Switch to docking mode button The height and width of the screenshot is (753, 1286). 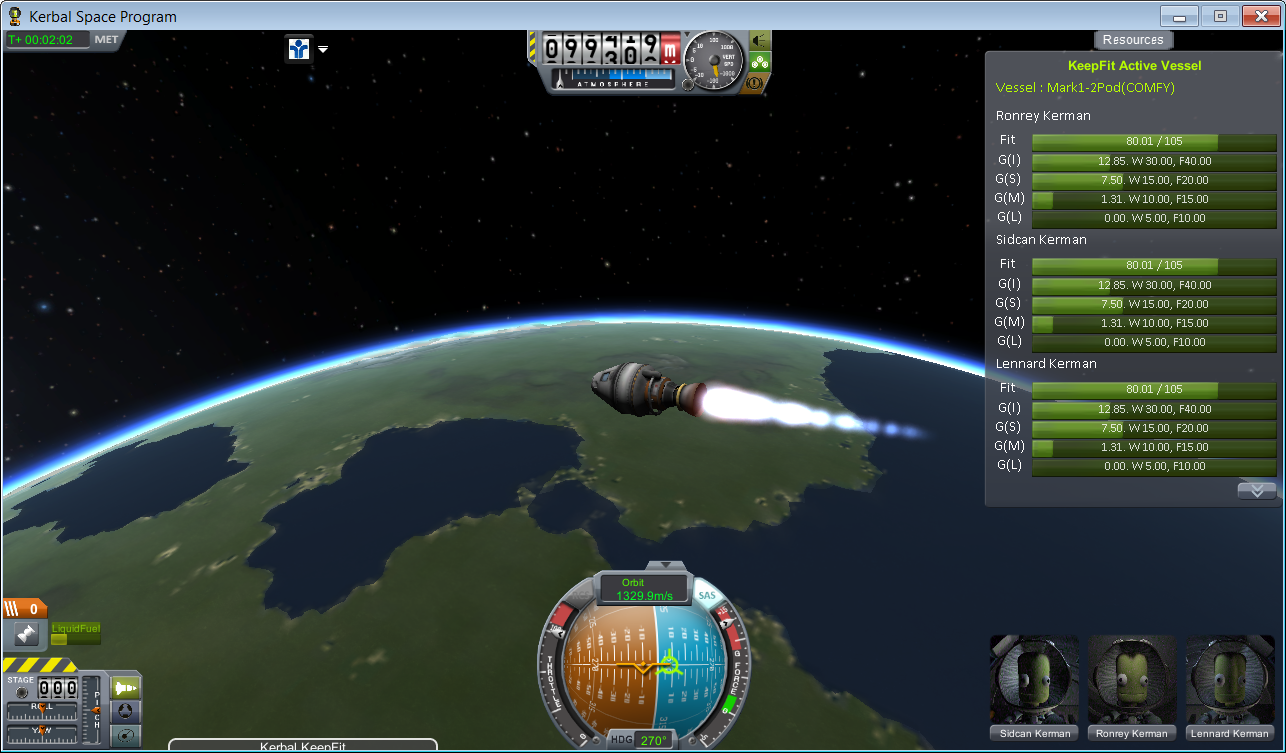(x=126, y=711)
